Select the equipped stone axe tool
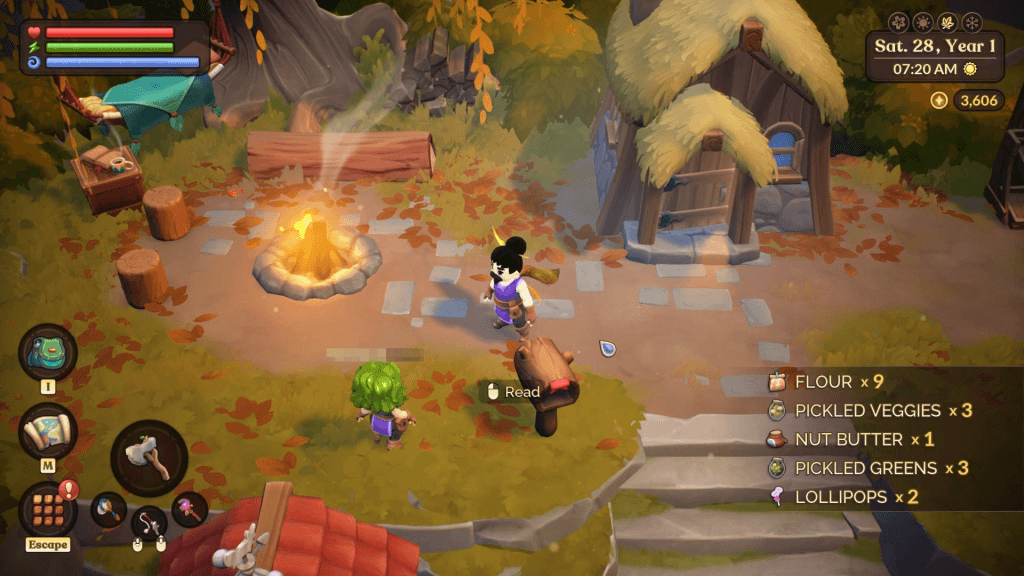This screenshot has height=576, width=1024. pyautogui.click(x=149, y=458)
